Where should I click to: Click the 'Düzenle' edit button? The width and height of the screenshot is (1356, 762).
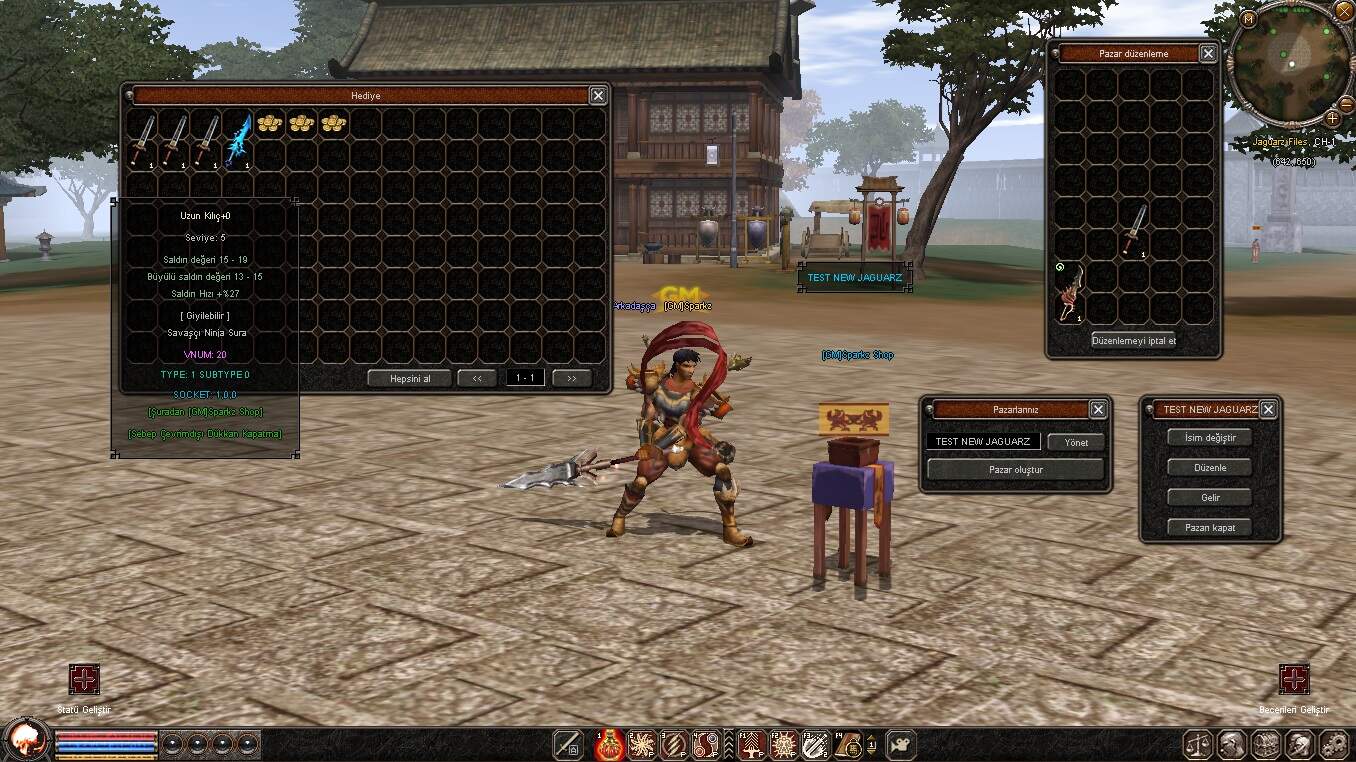click(1210, 468)
